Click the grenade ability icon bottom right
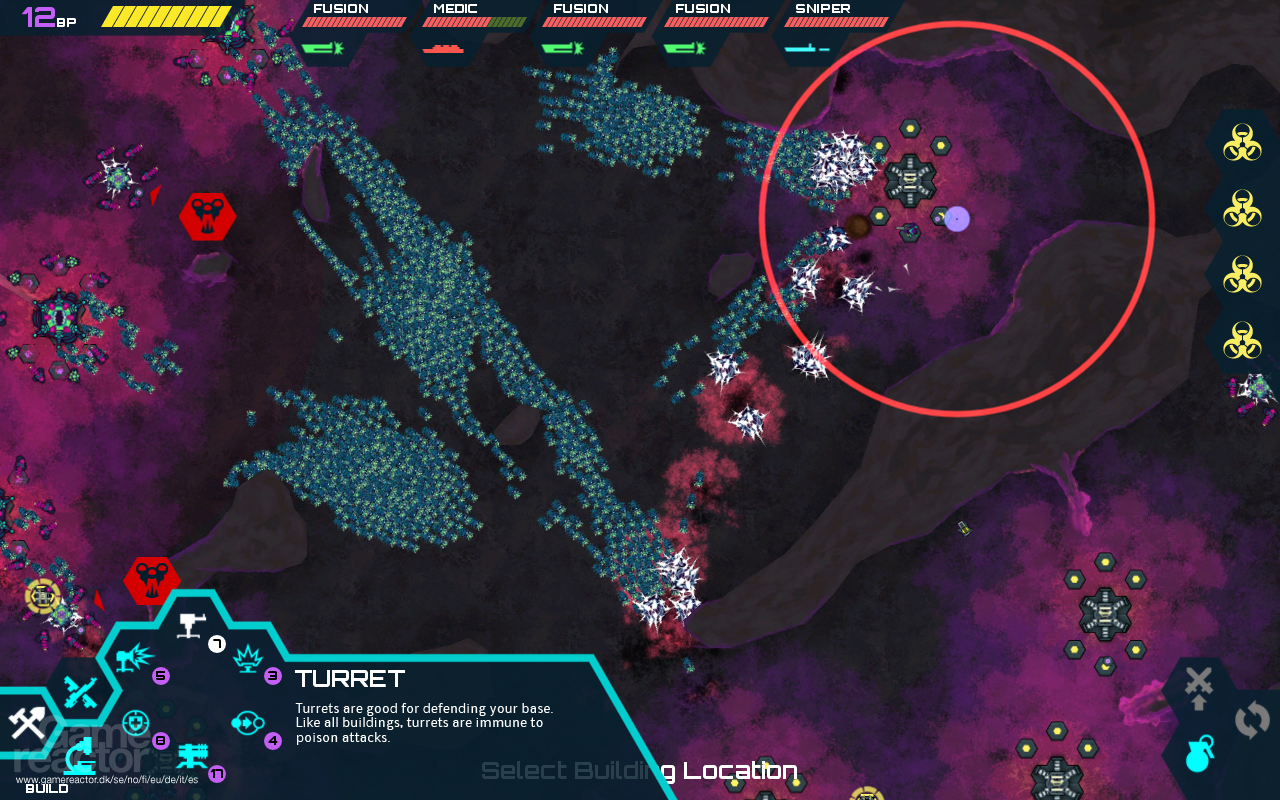This screenshot has width=1280, height=800. [1199, 755]
